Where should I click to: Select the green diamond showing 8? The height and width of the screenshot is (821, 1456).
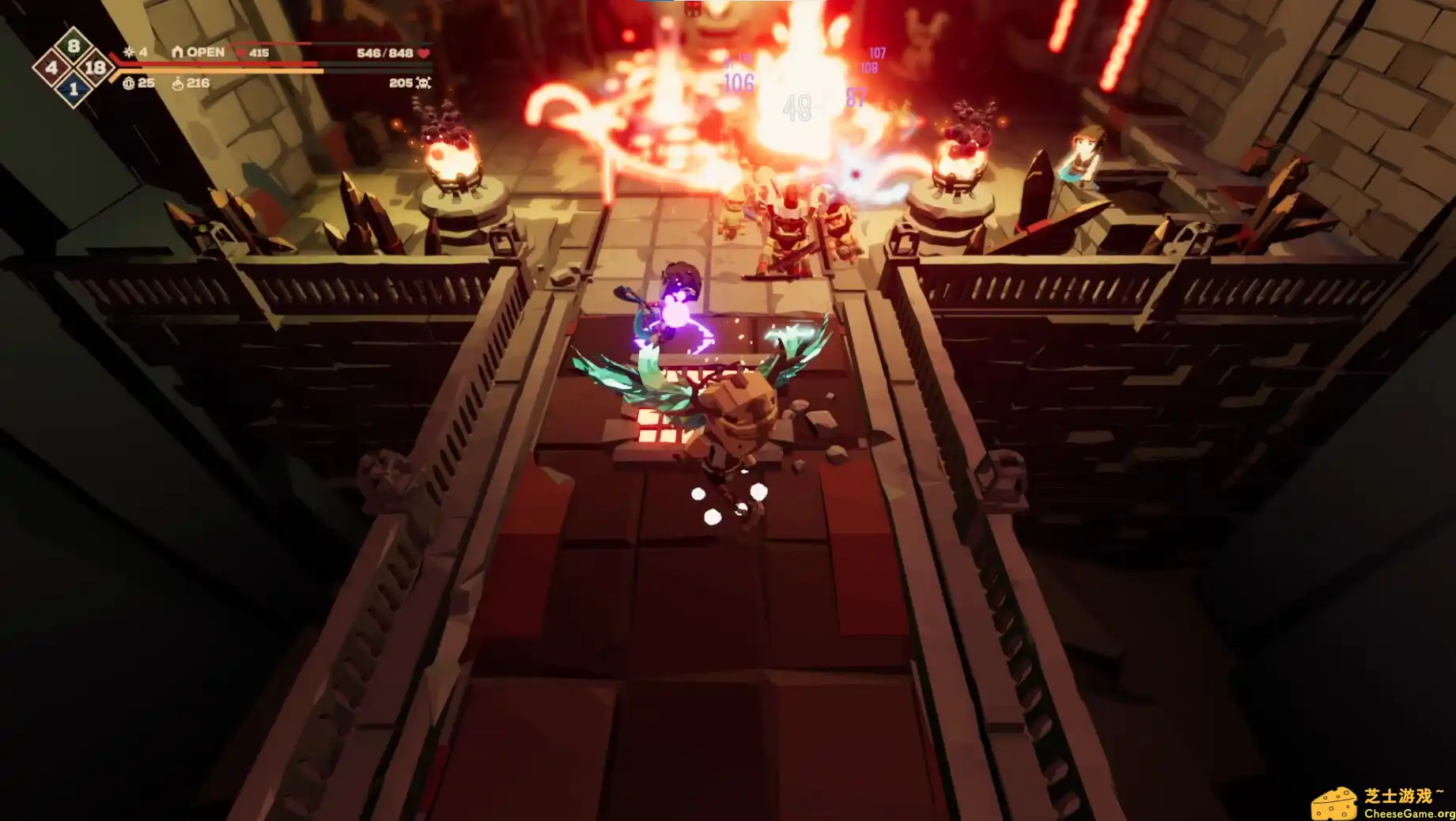click(x=73, y=45)
